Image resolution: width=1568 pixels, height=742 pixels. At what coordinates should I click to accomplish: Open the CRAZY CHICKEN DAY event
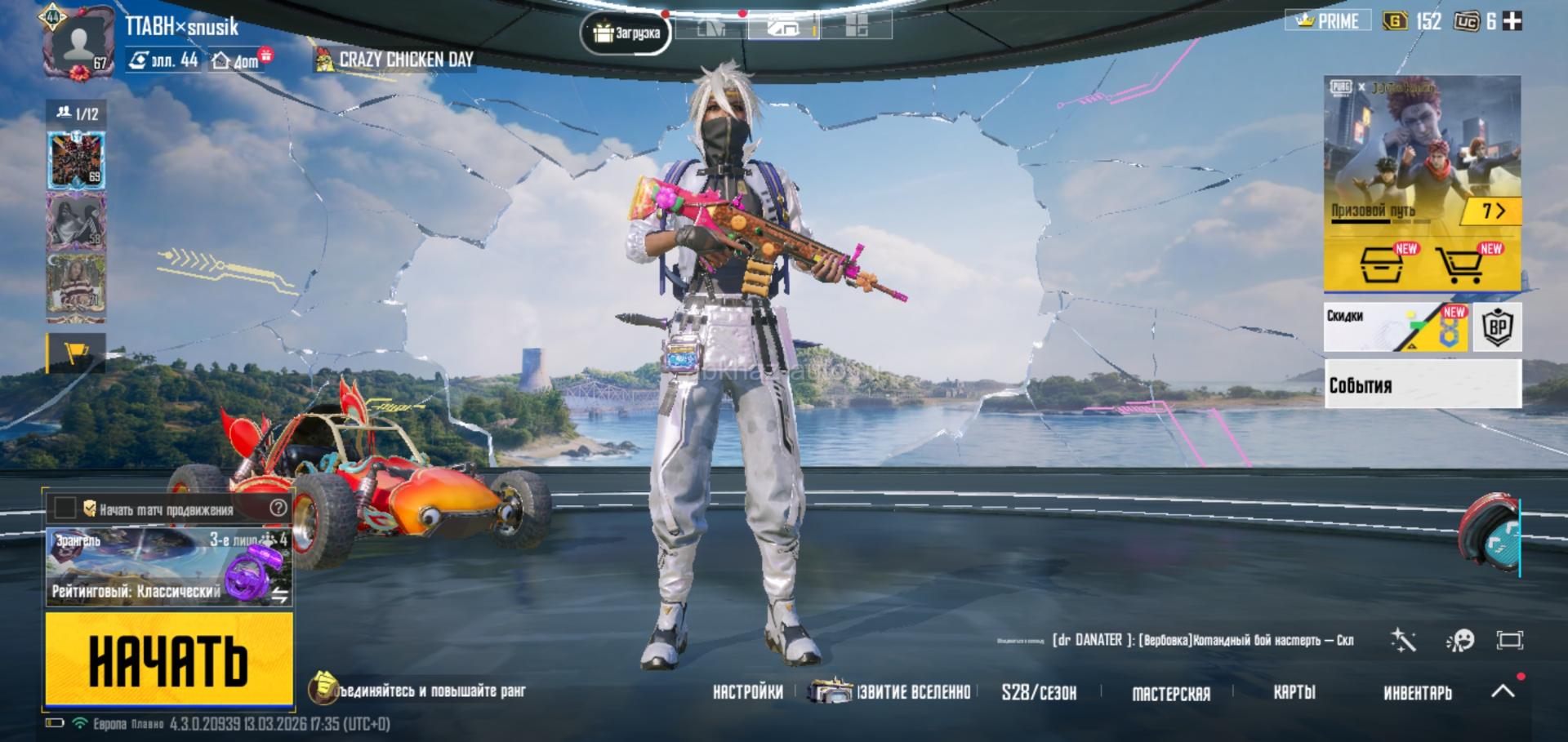(x=395, y=60)
